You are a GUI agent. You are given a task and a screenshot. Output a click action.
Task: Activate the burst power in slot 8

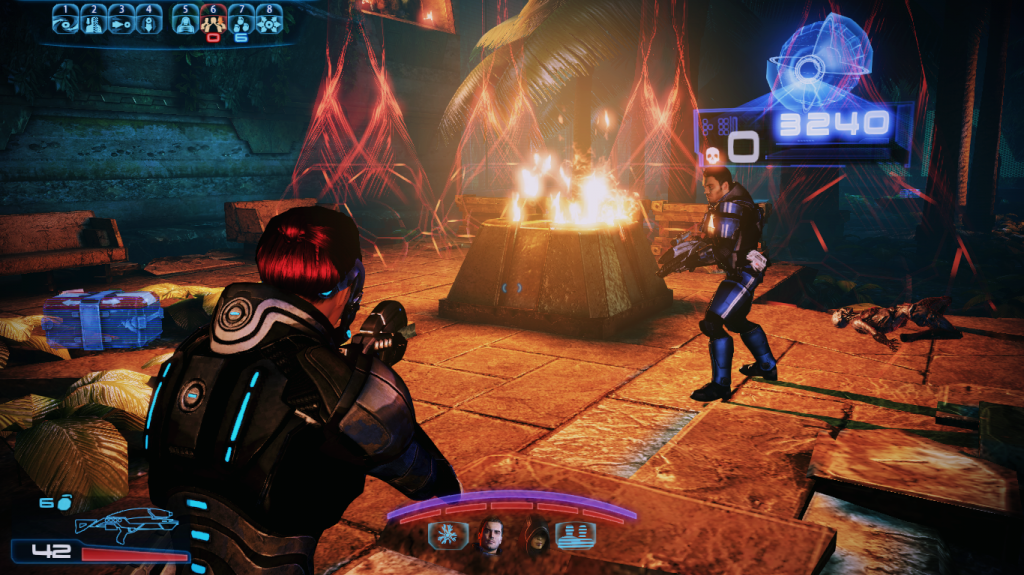[268, 21]
